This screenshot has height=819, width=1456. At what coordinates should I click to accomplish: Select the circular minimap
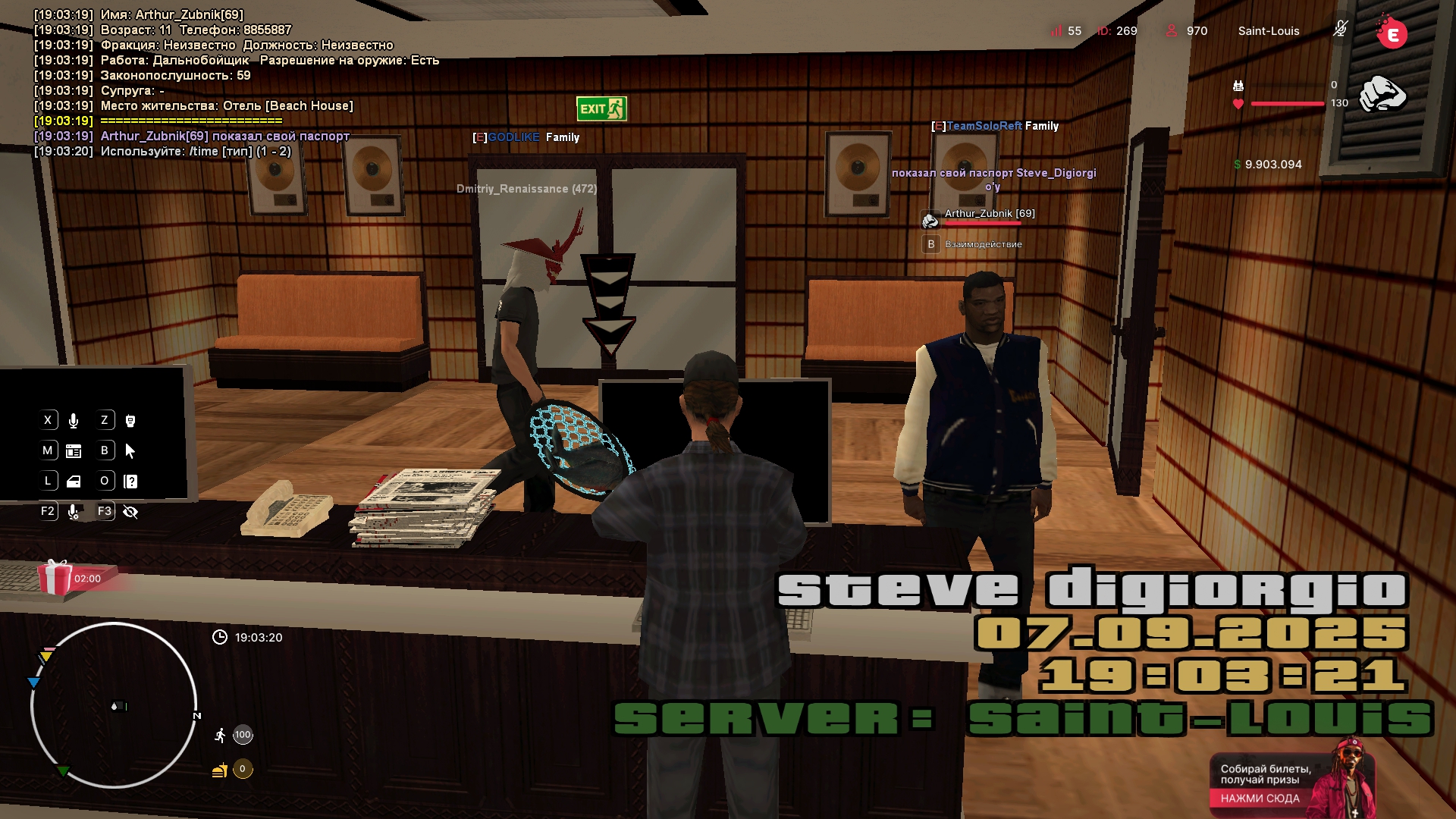[114, 705]
